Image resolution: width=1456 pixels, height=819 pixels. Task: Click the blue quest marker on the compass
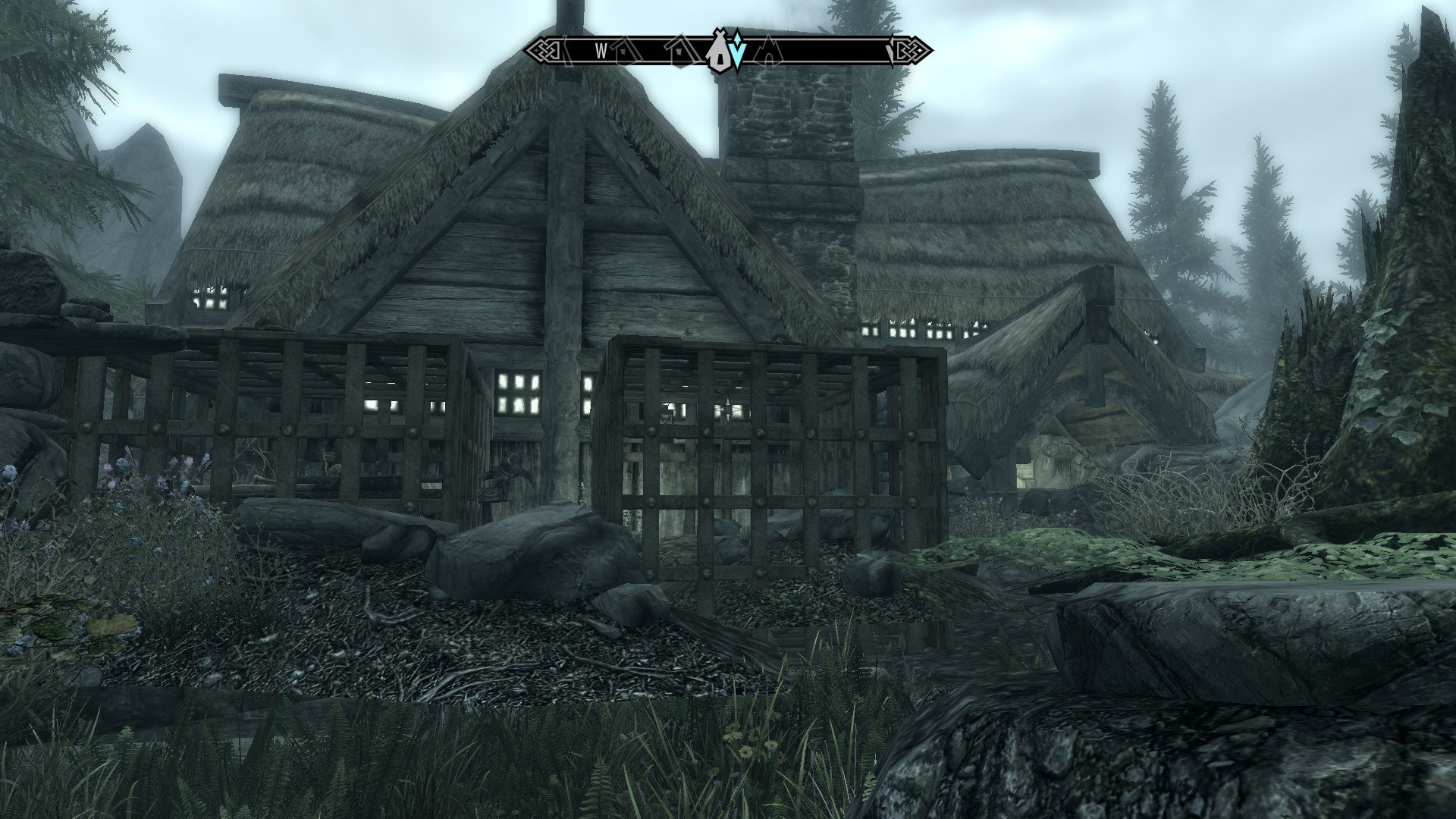point(738,52)
